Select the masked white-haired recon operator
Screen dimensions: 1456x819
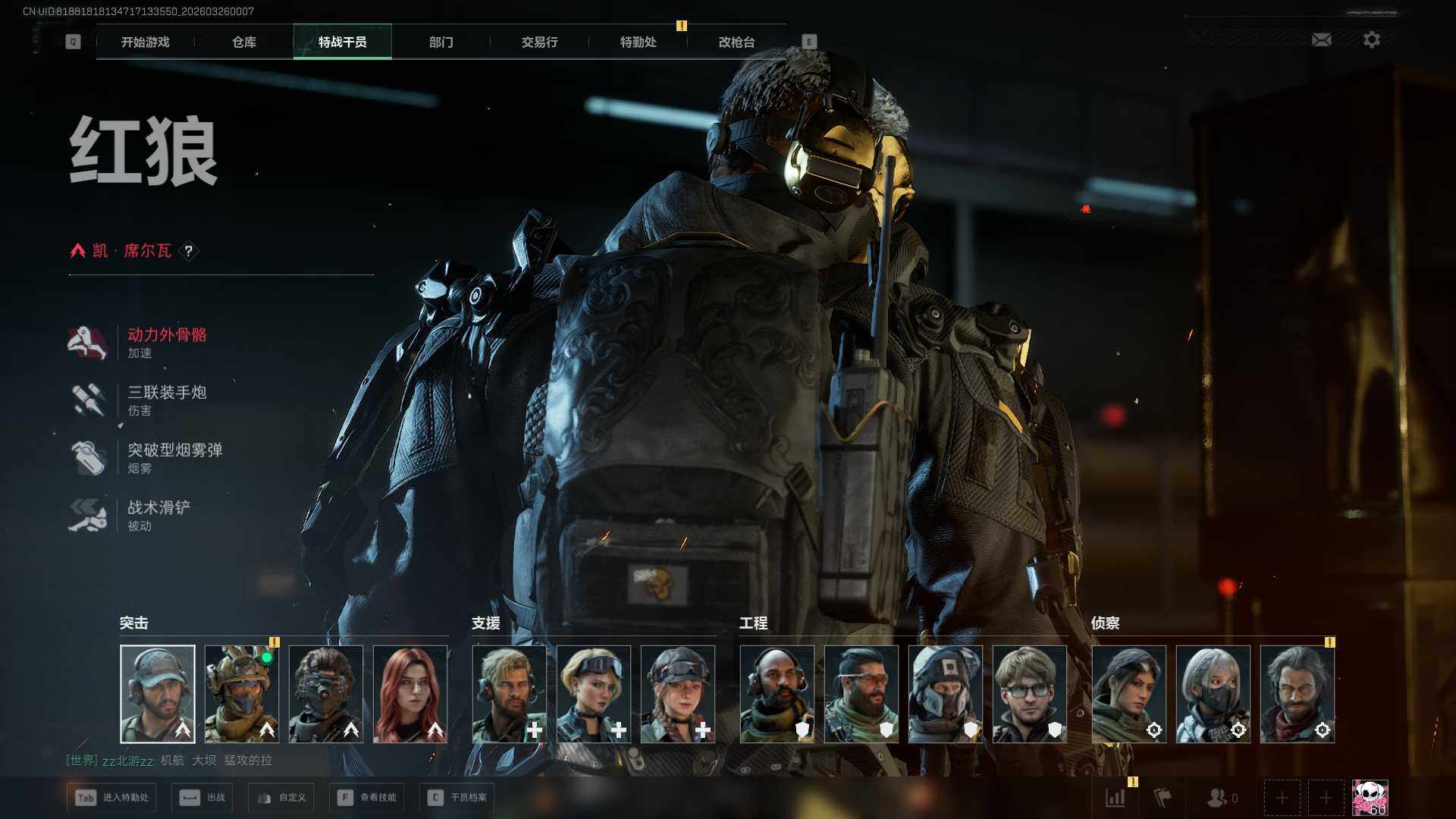(1213, 694)
